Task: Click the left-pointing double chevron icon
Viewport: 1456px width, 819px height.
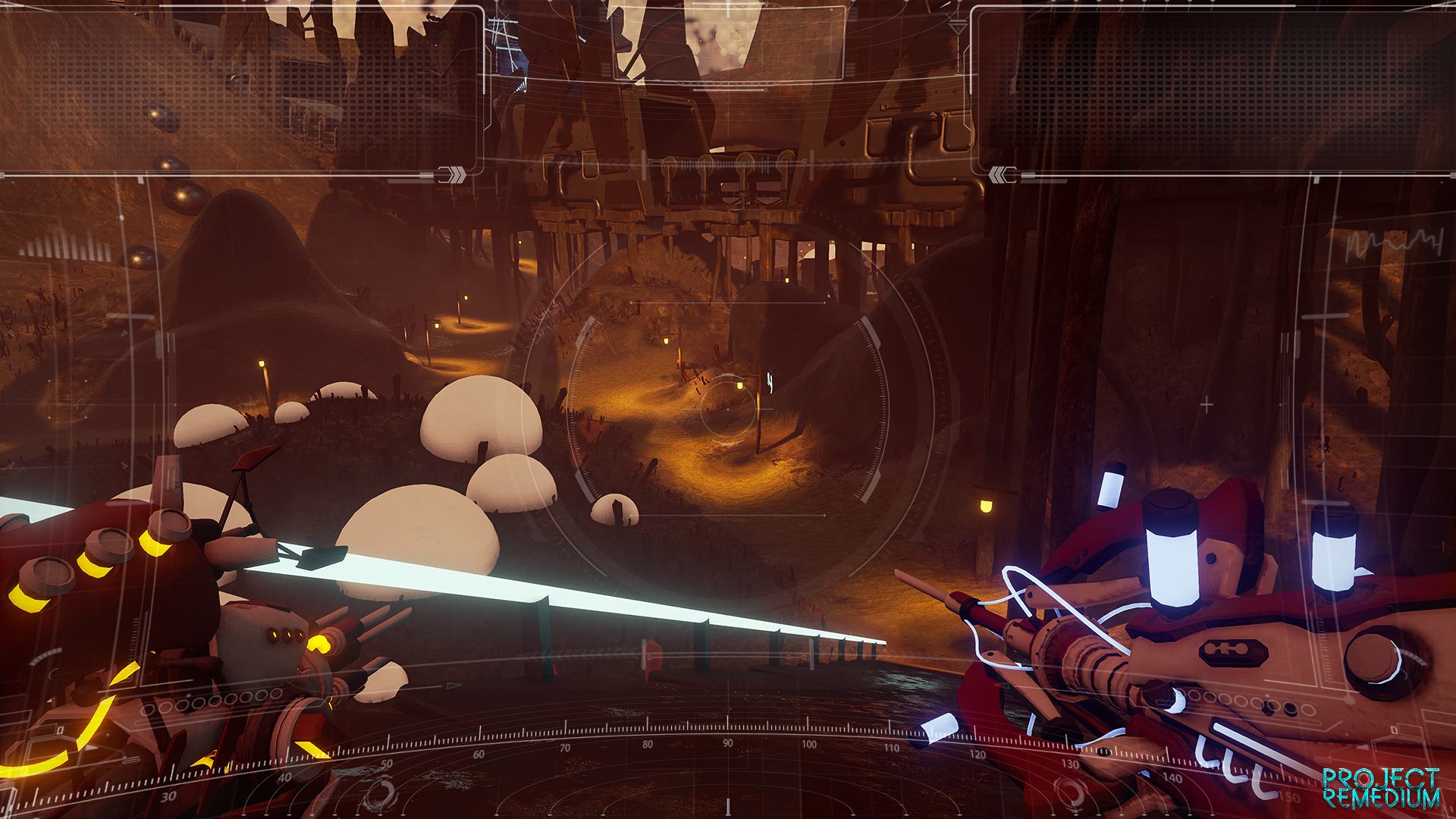Action: pos(999,175)
